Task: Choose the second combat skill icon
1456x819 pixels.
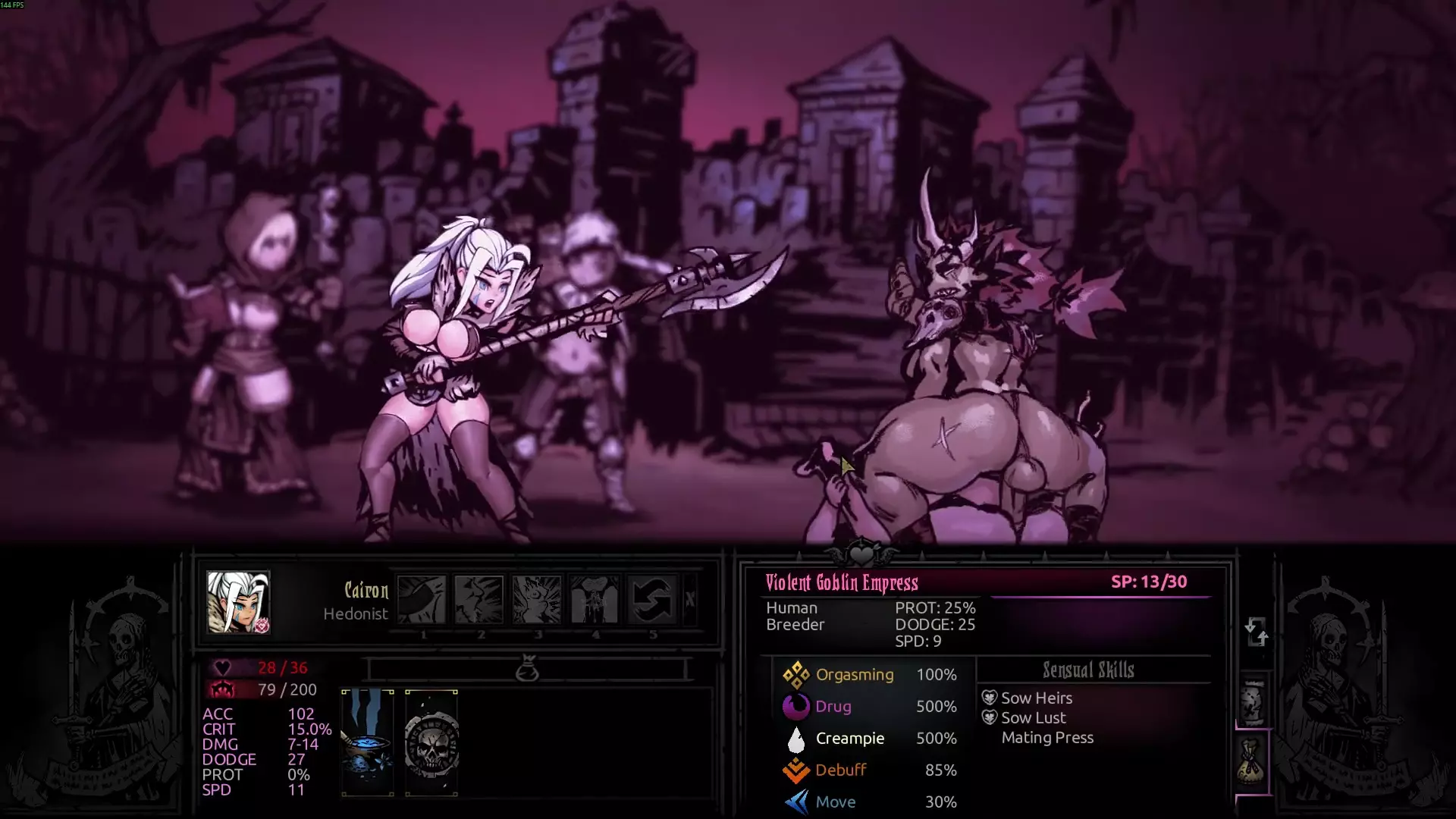Action: point(479,600)
